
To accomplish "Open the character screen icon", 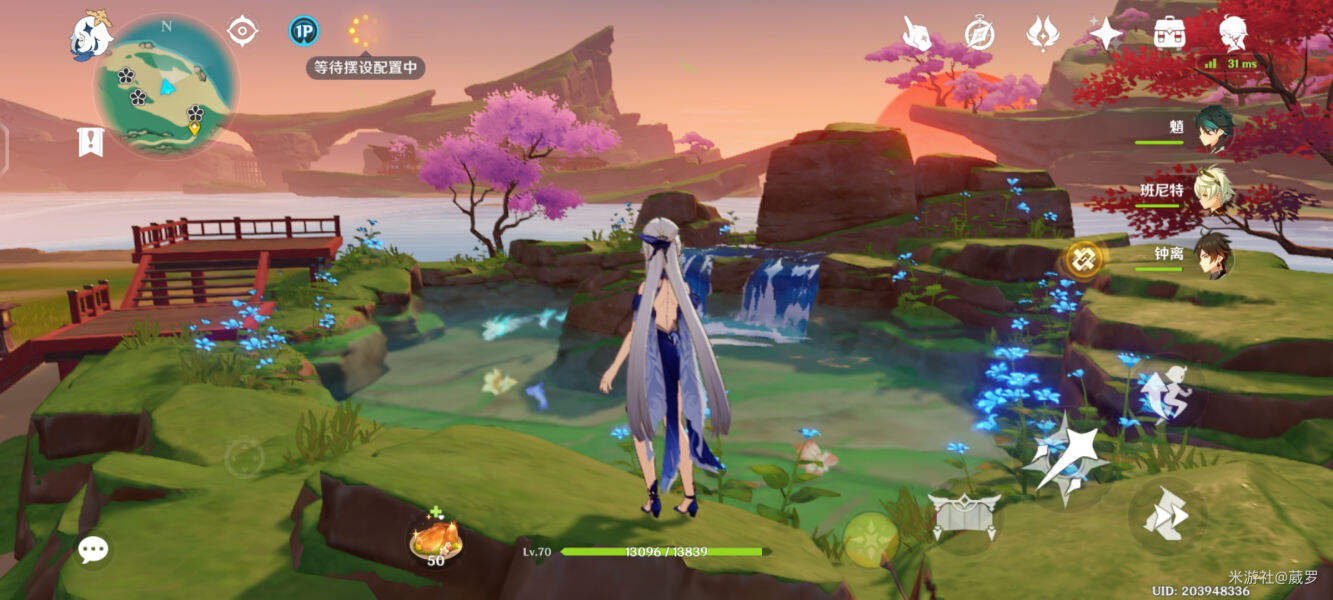I will click(x=1233, y=33).
